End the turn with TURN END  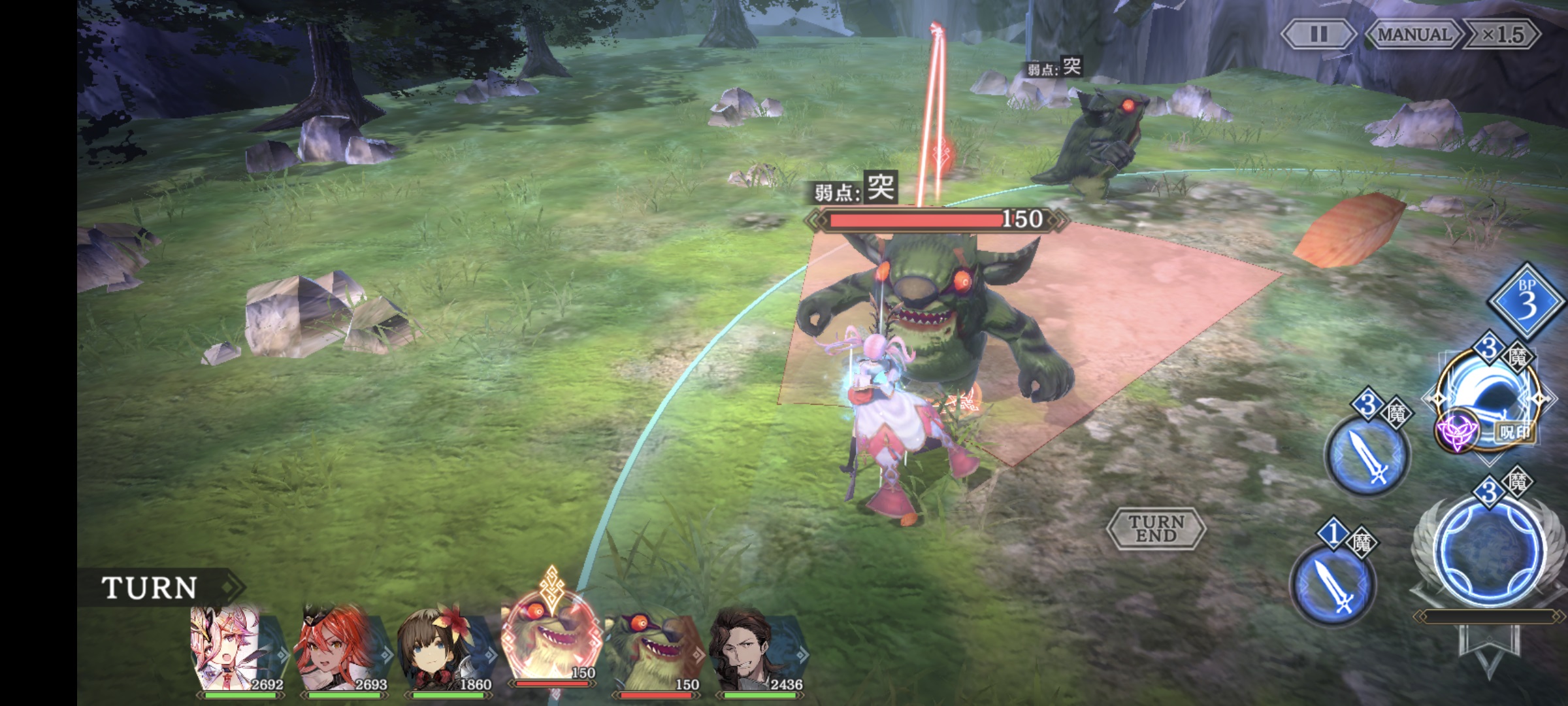point(1156,528)
